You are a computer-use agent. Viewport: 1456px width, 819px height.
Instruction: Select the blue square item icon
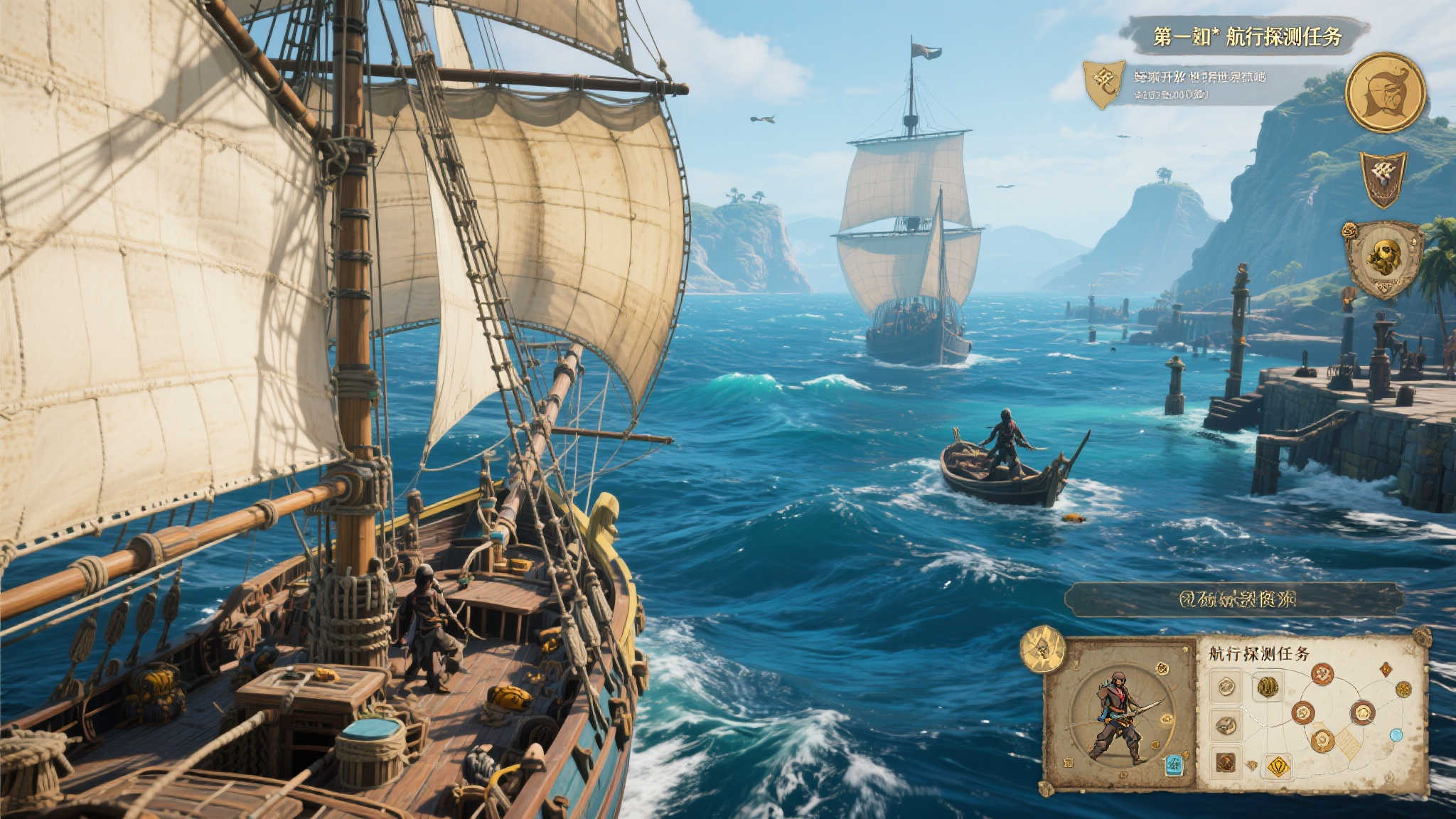click(x=1173, y=765)
